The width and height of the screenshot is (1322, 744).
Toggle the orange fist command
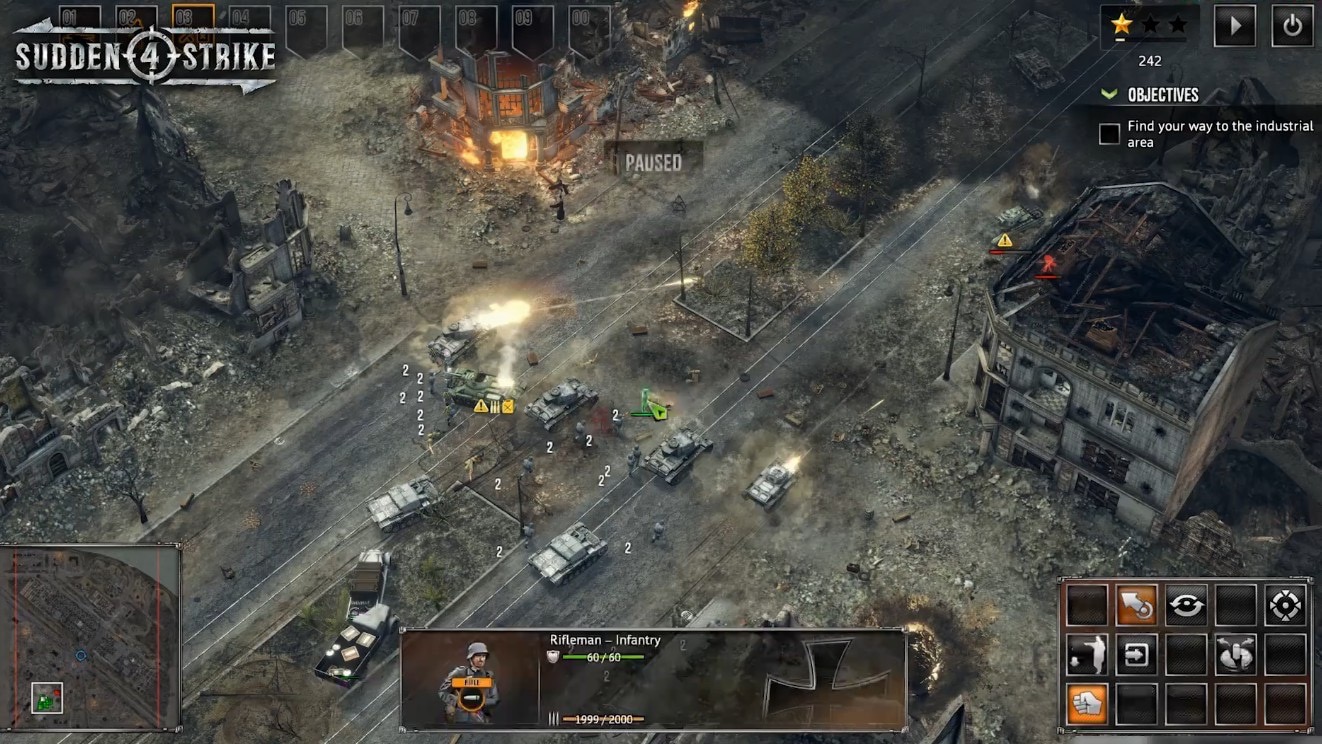pyautogui.click(x=1087, y=703)
